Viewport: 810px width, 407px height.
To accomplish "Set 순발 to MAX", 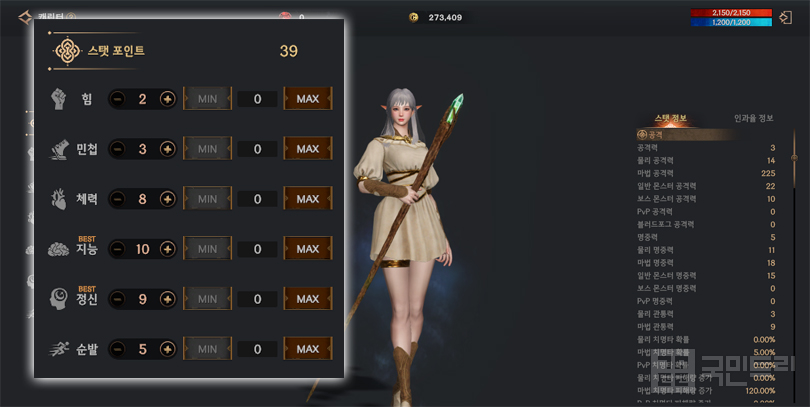I will pos(307,349).
